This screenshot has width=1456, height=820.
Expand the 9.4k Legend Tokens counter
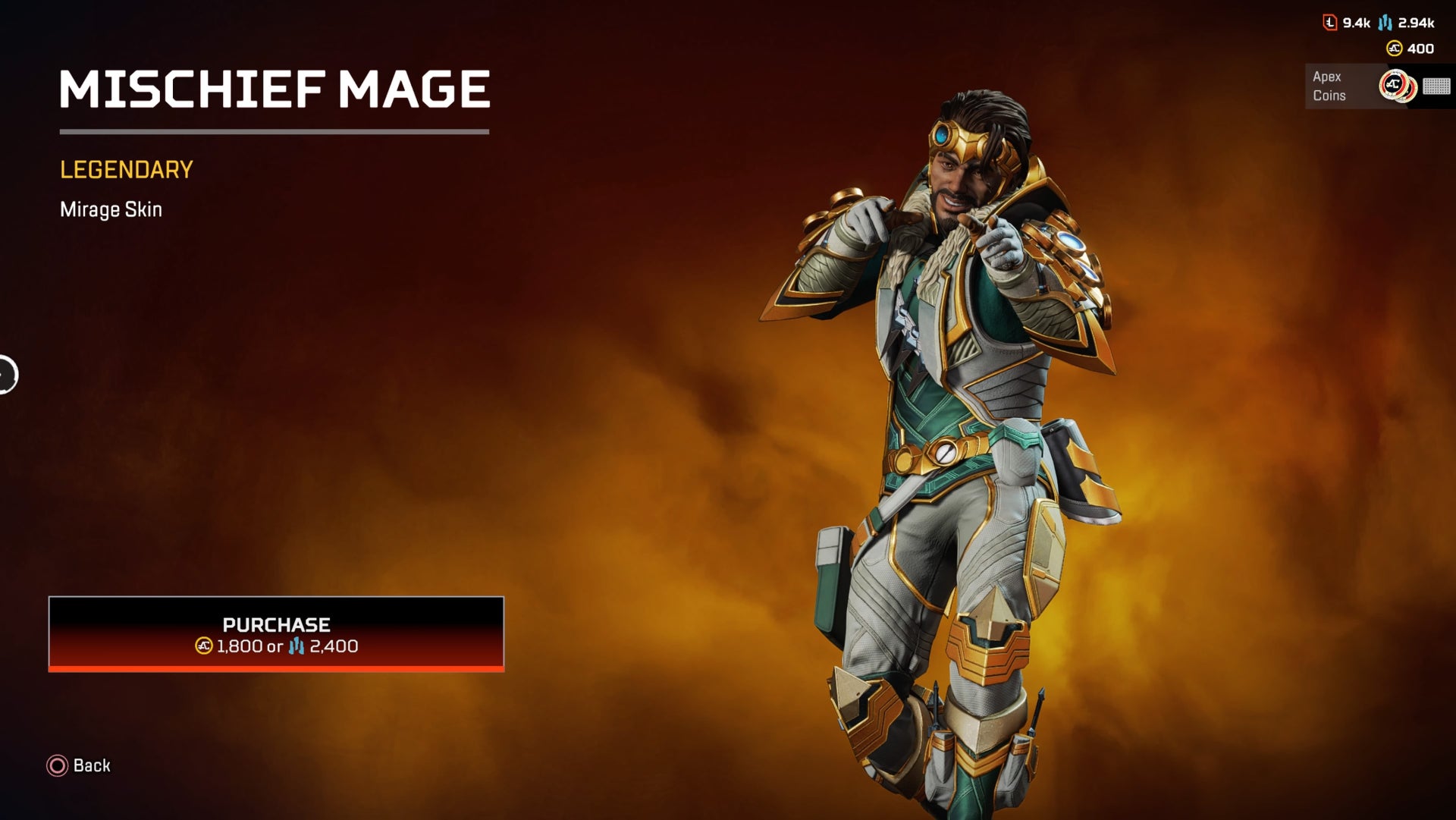pyautogui.click(x=1356, y=22)
